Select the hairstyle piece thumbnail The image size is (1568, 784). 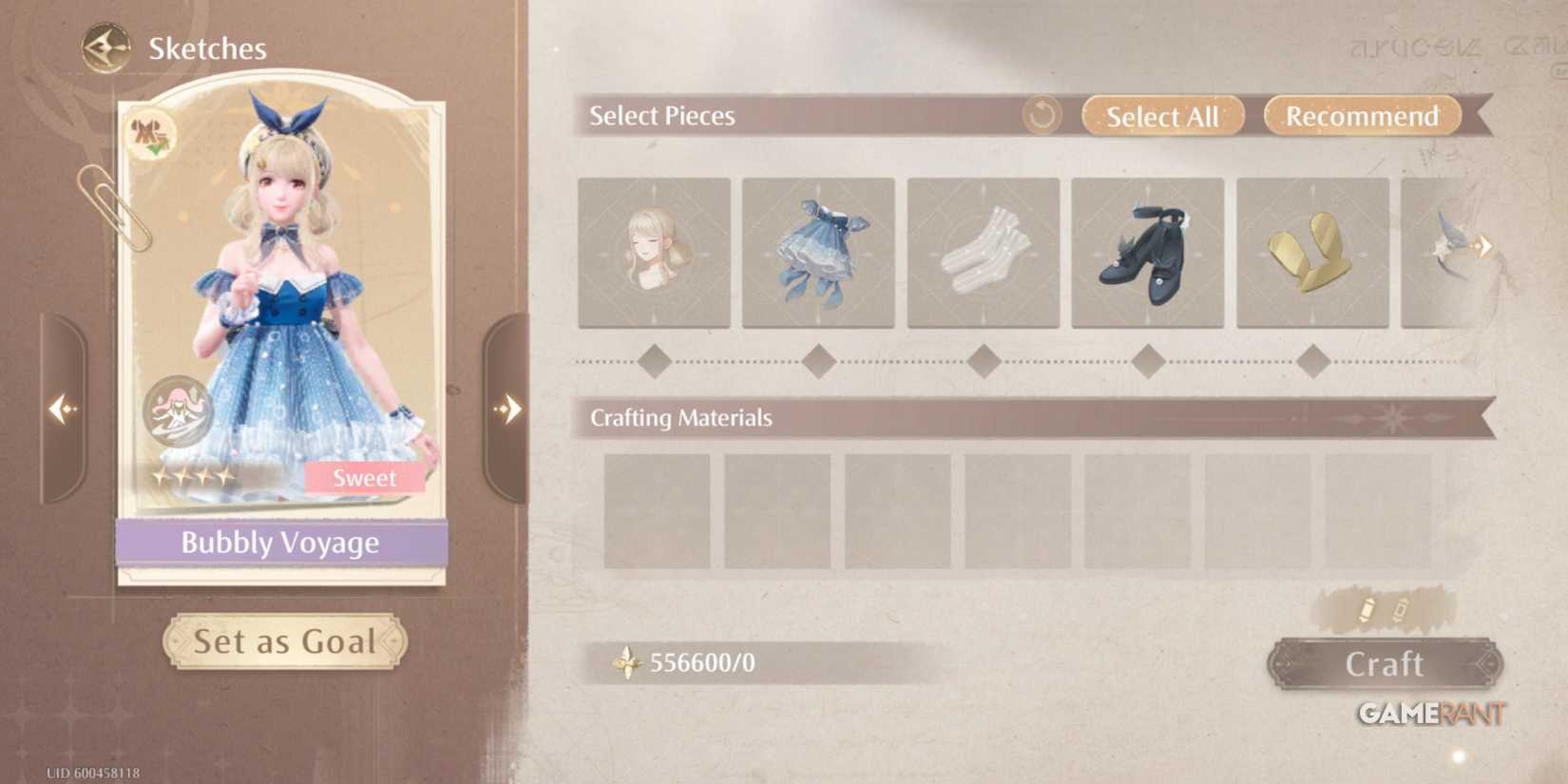654,252
